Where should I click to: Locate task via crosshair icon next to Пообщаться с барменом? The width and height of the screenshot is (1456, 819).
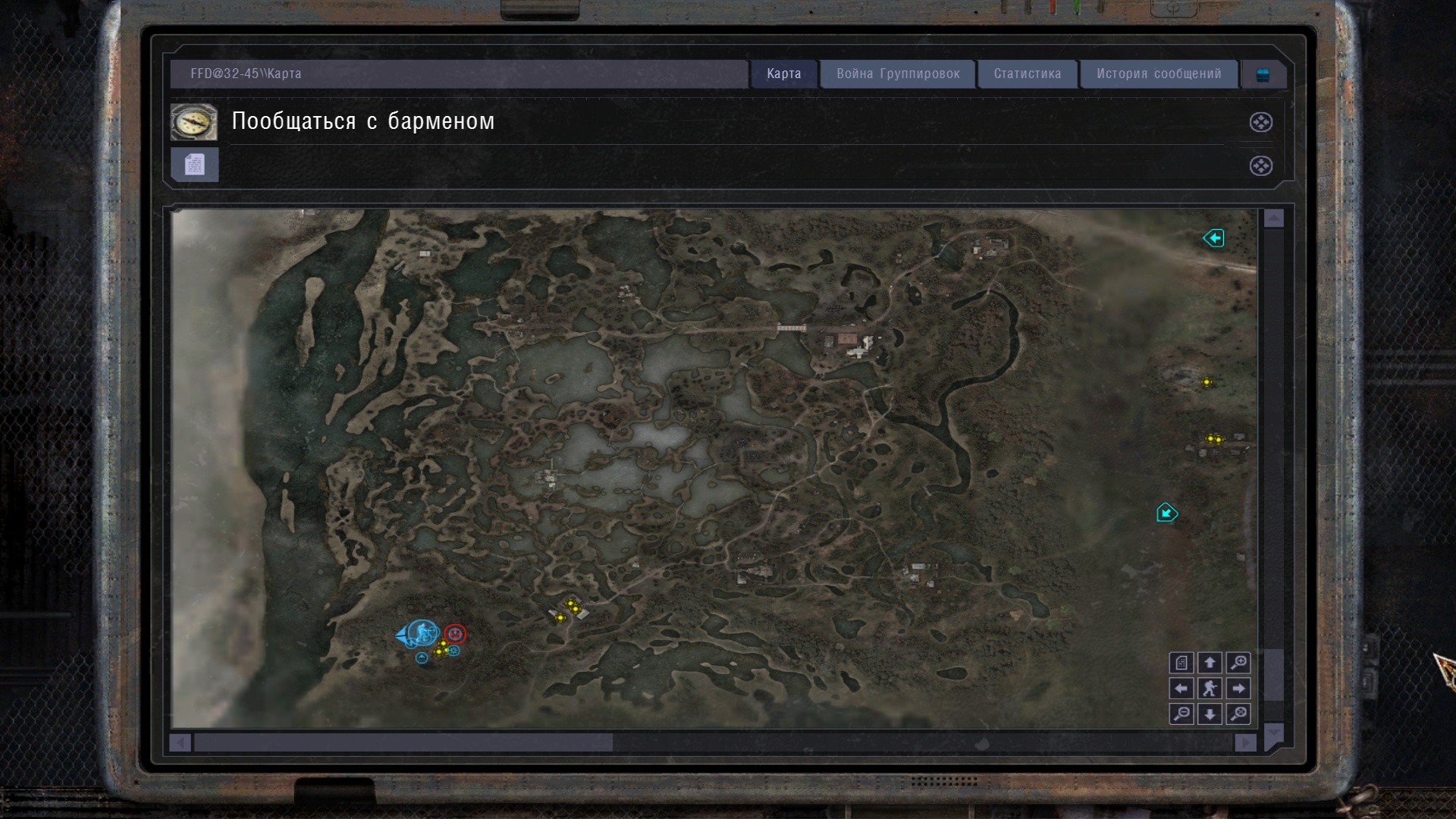(x=1260, y=122)
